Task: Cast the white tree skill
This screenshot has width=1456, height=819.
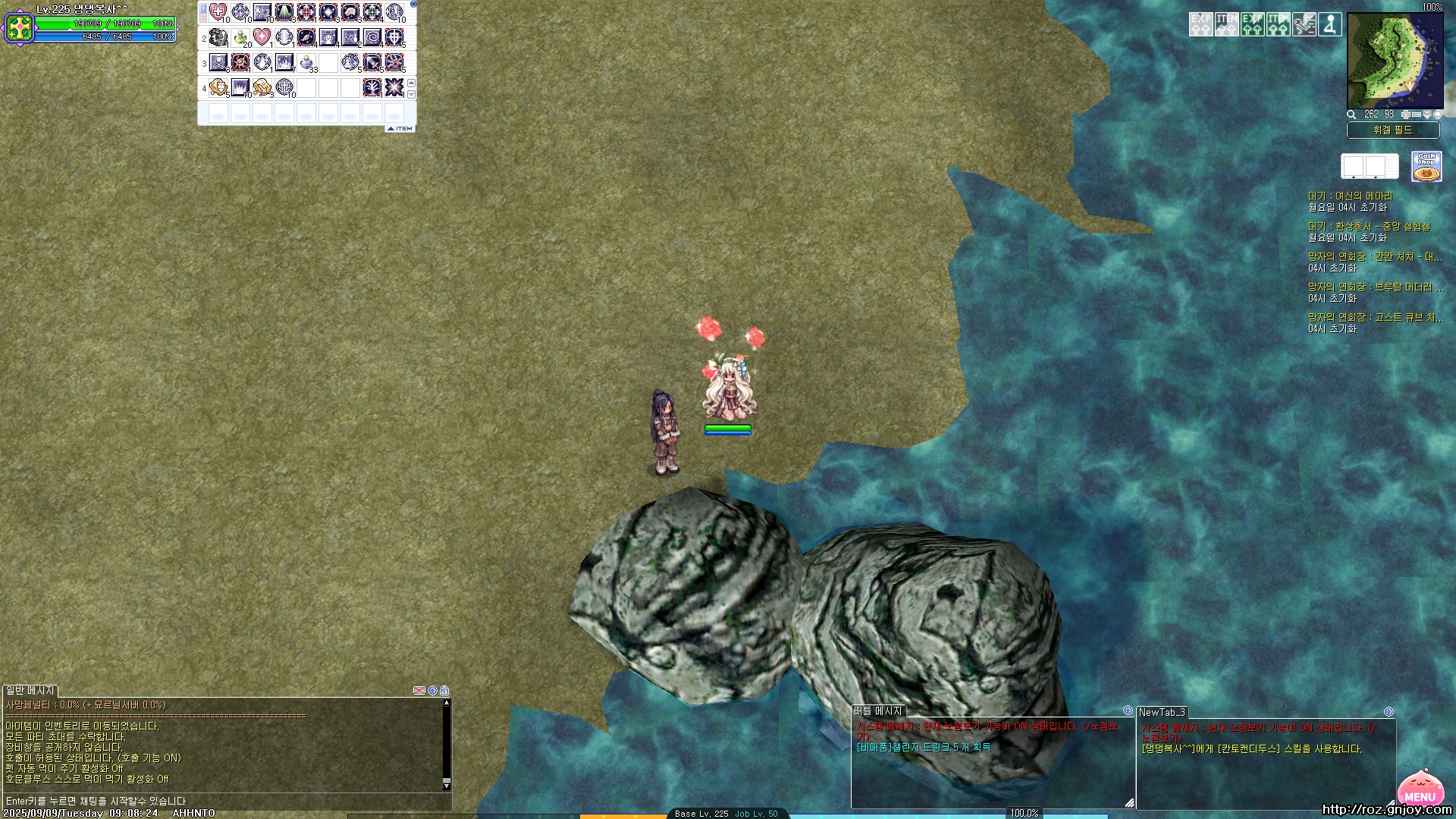Action: tap(372, 88)
